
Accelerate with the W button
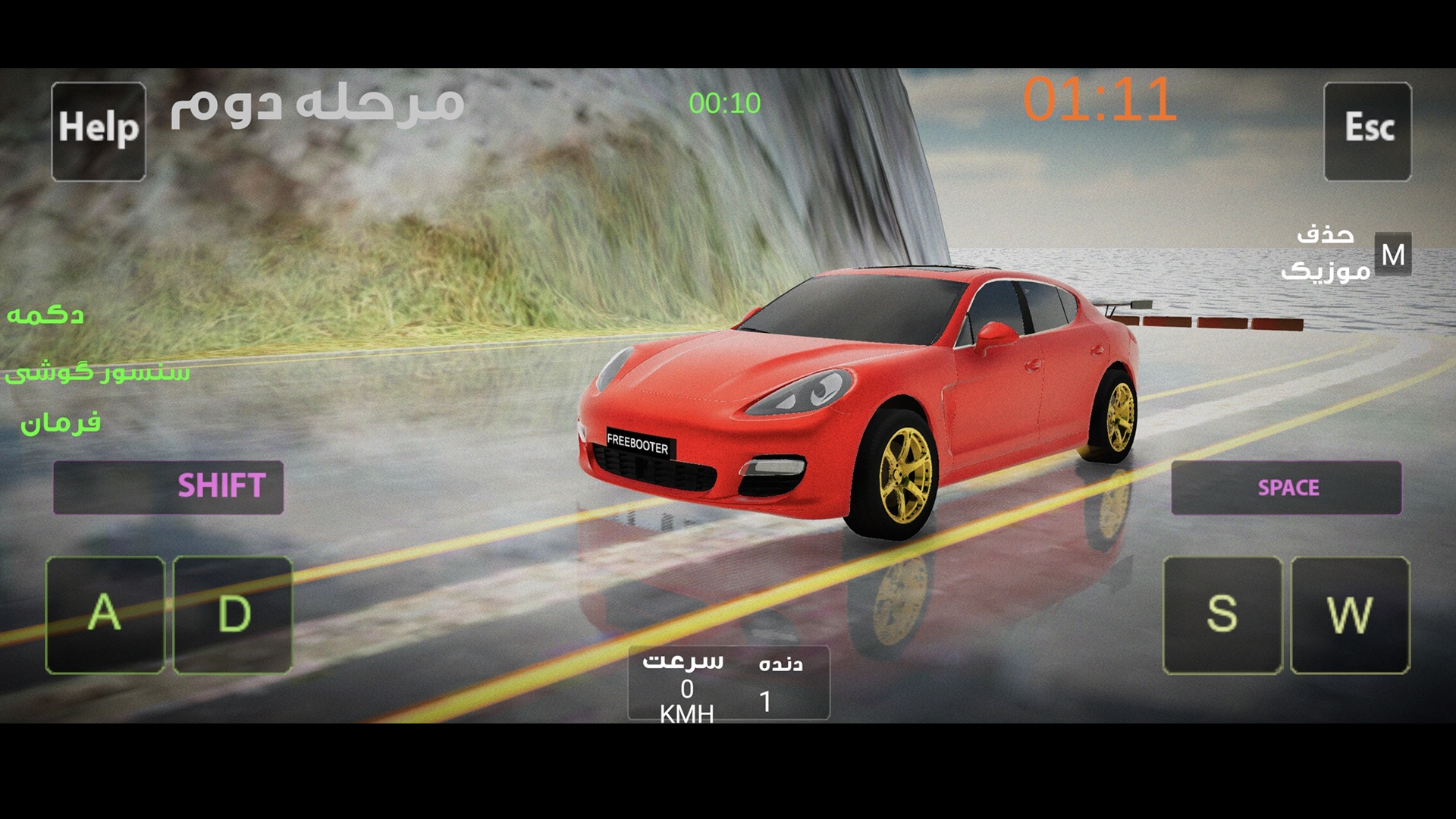[1350, 614]
